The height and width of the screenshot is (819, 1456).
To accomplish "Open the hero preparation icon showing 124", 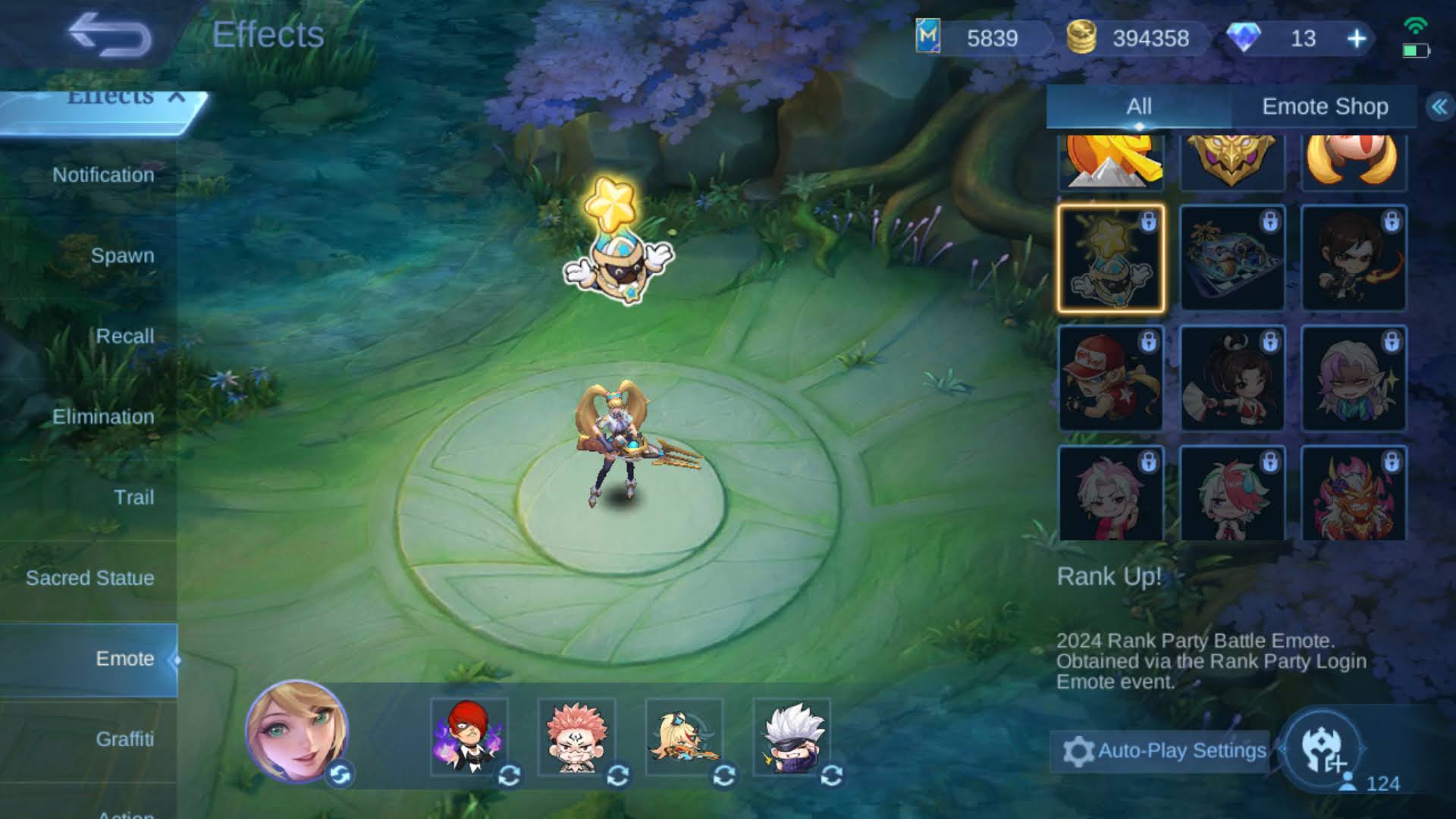I will 1324,751.
